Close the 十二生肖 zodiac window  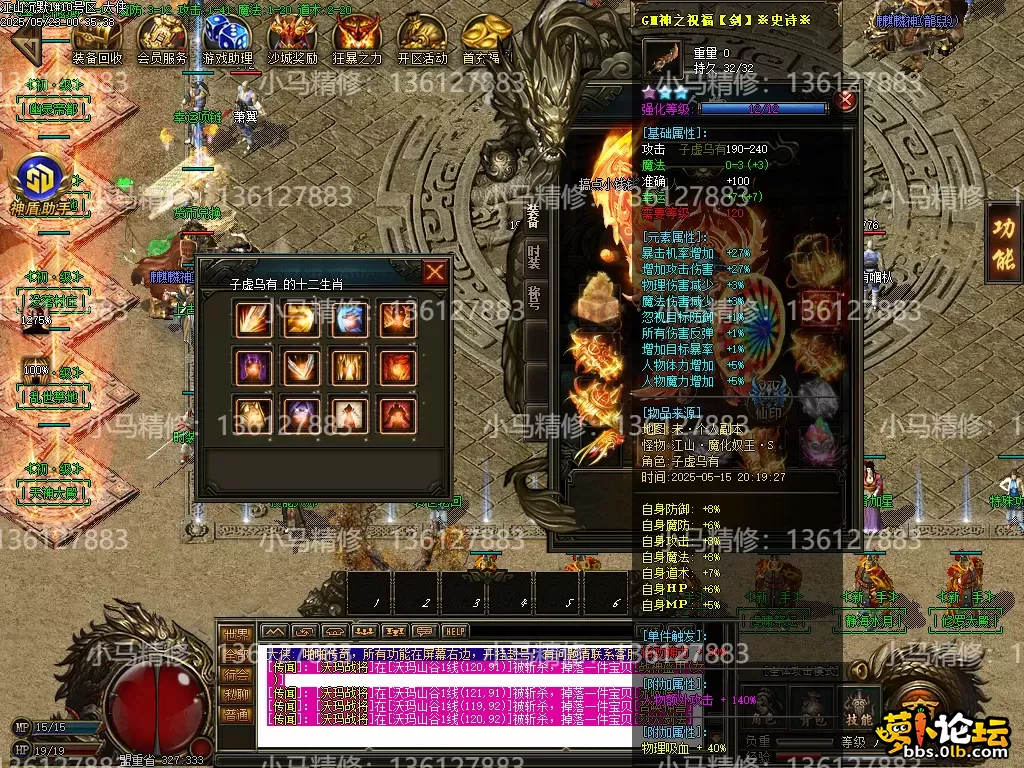(x=435, y=272)
